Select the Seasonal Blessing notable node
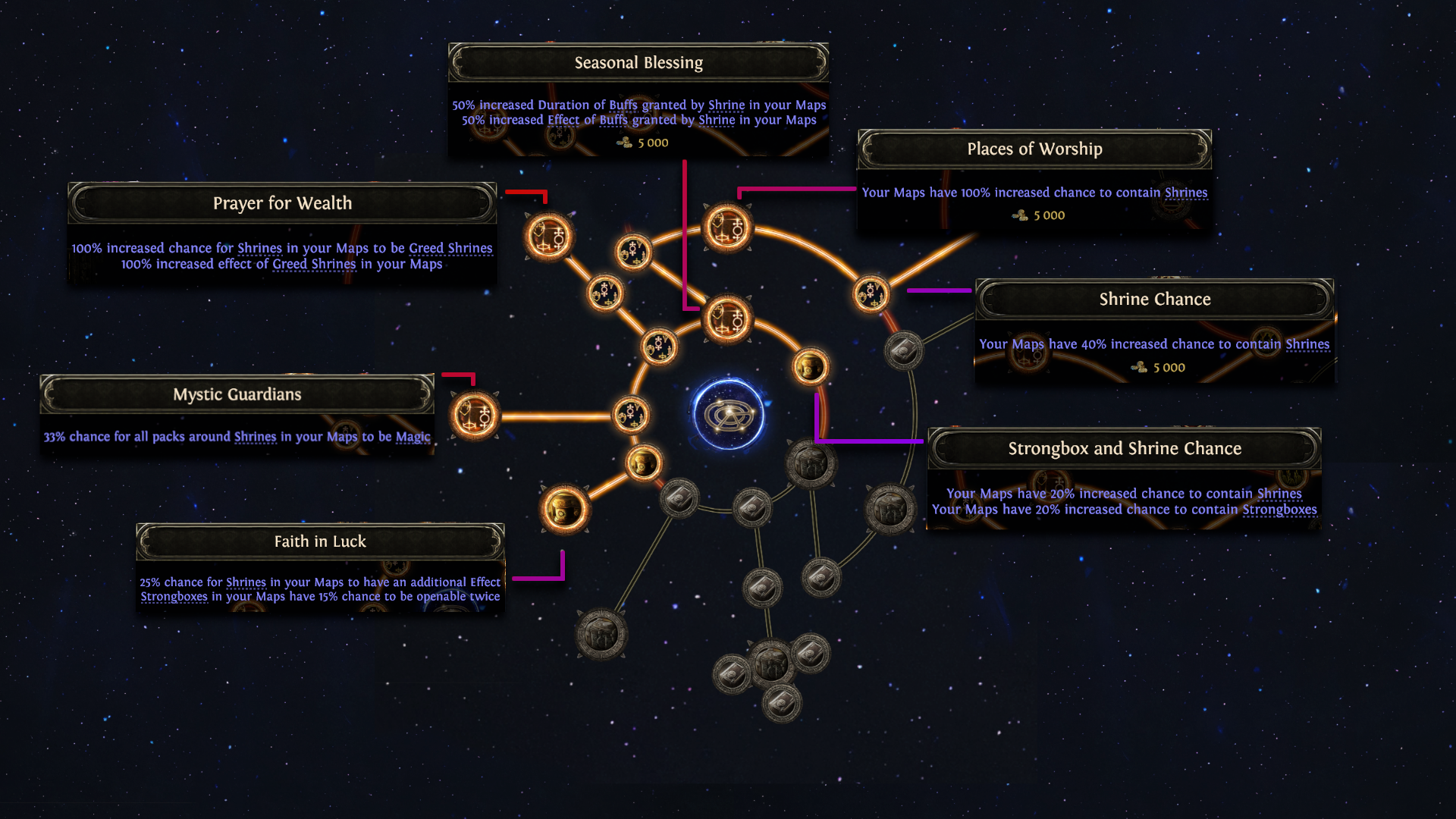Screen dimensions: 1456x819 [727, 318]
